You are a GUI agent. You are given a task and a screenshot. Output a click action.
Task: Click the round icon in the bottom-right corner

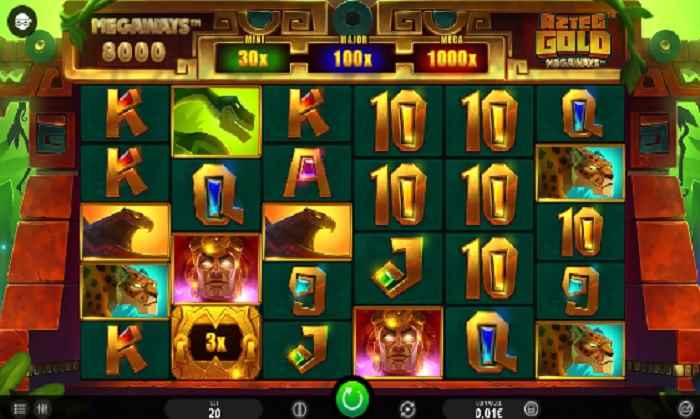pyautogui.click(x=682, y=409)
